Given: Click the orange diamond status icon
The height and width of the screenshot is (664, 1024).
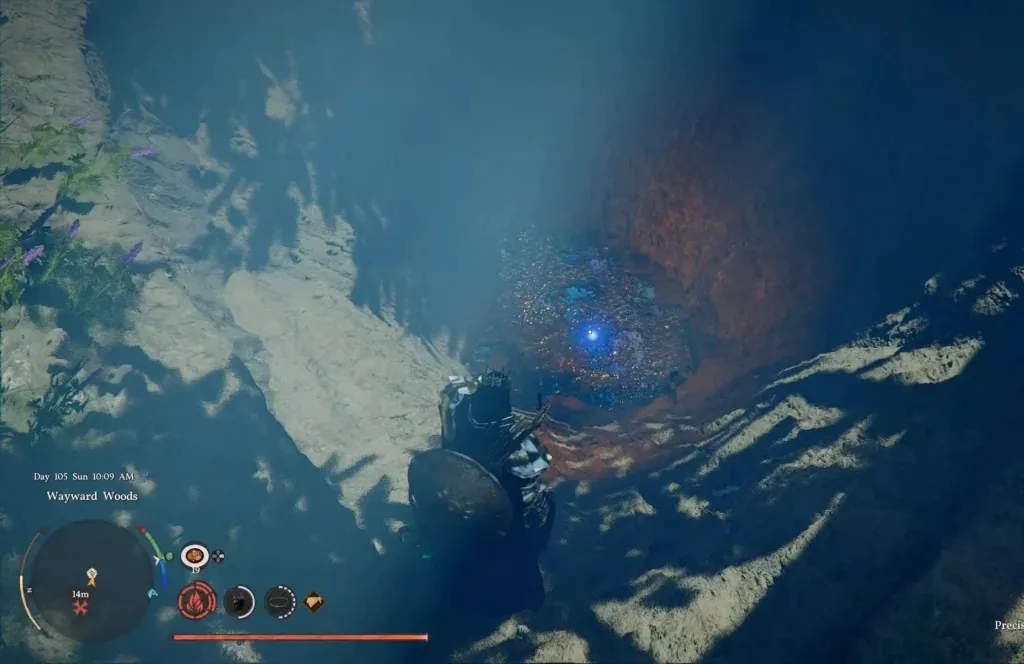Looking at the screenshot, I should tap(314, 601).
